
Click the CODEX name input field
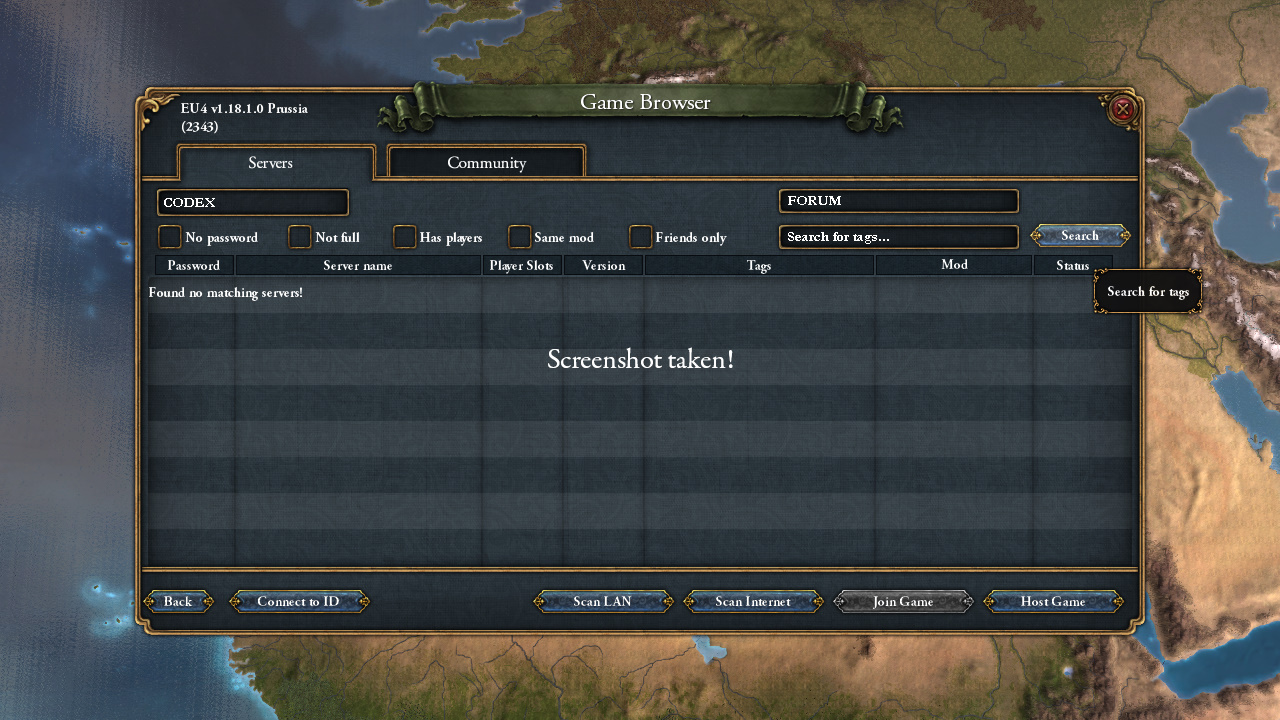tap(253, 202)
